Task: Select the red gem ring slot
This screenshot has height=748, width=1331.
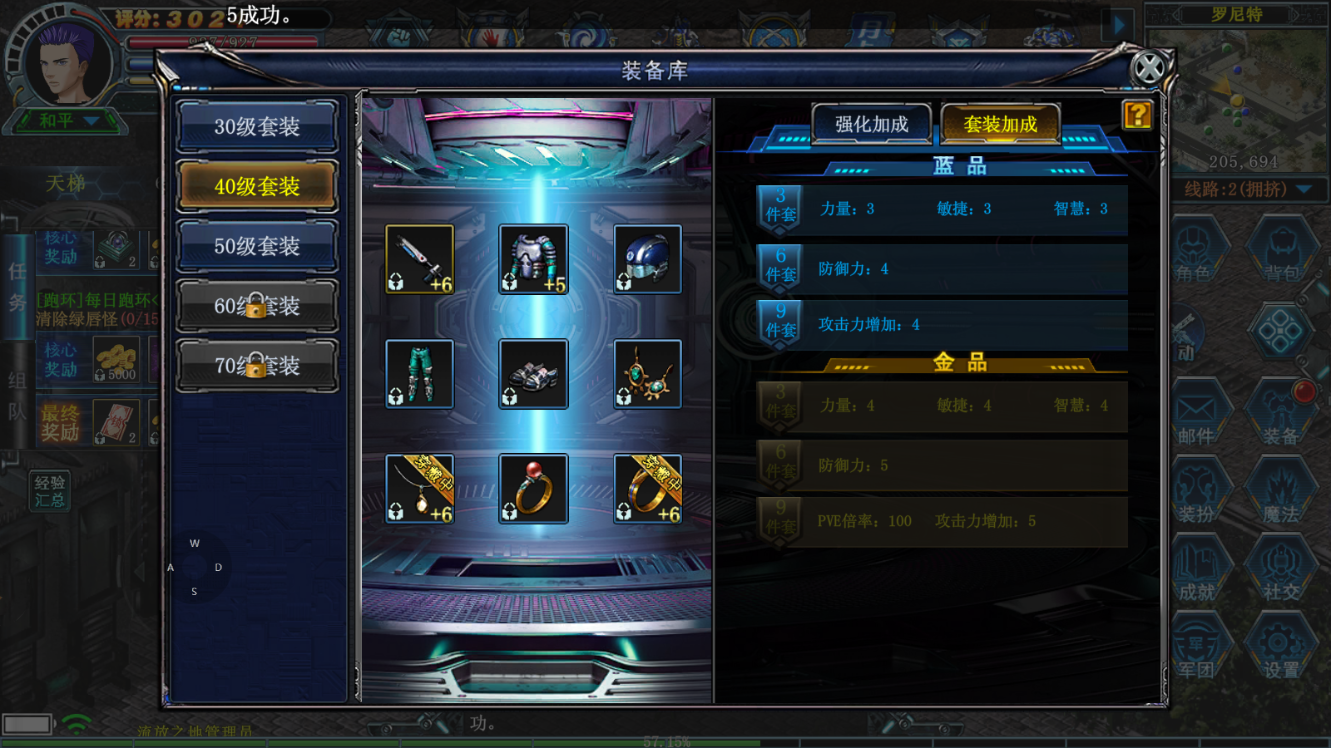Action: [x=534, y=489]
